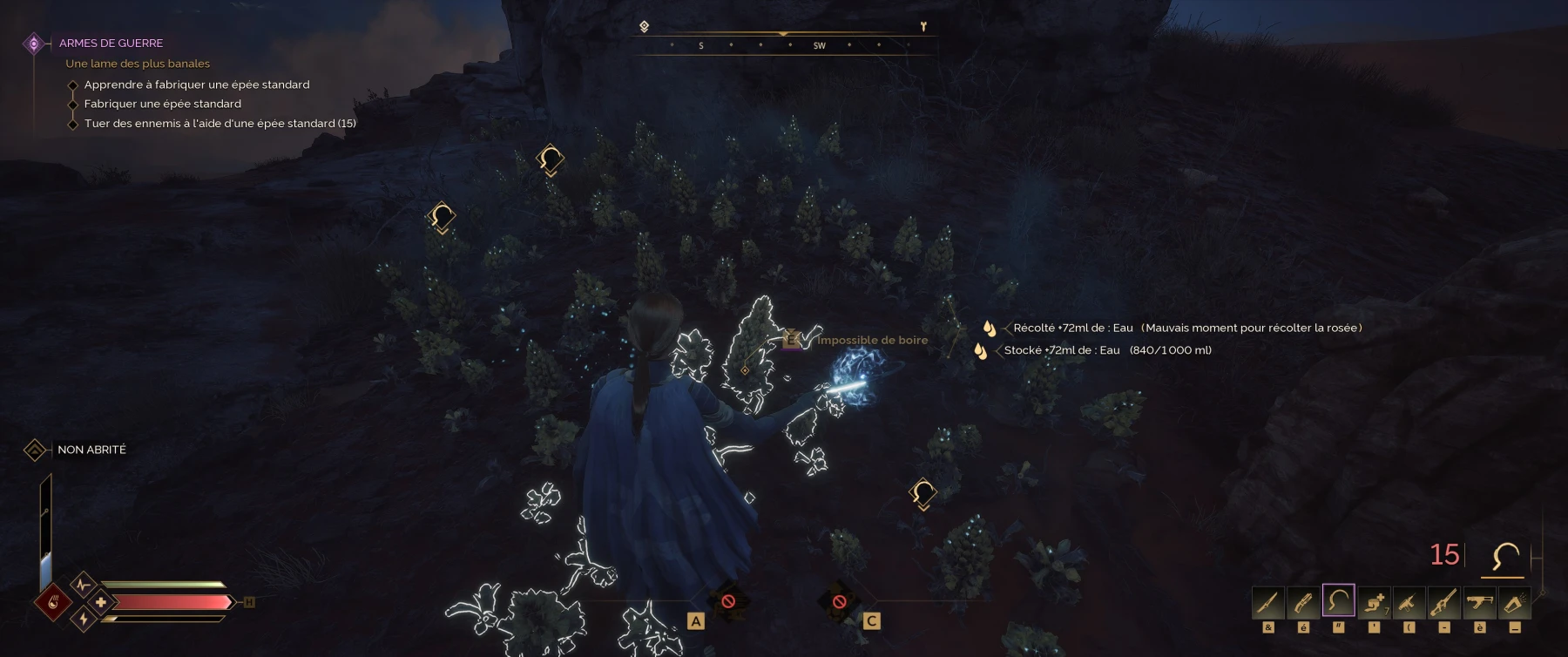Select the highlighted sickle hotbar slot

[x=1338, y=601]
